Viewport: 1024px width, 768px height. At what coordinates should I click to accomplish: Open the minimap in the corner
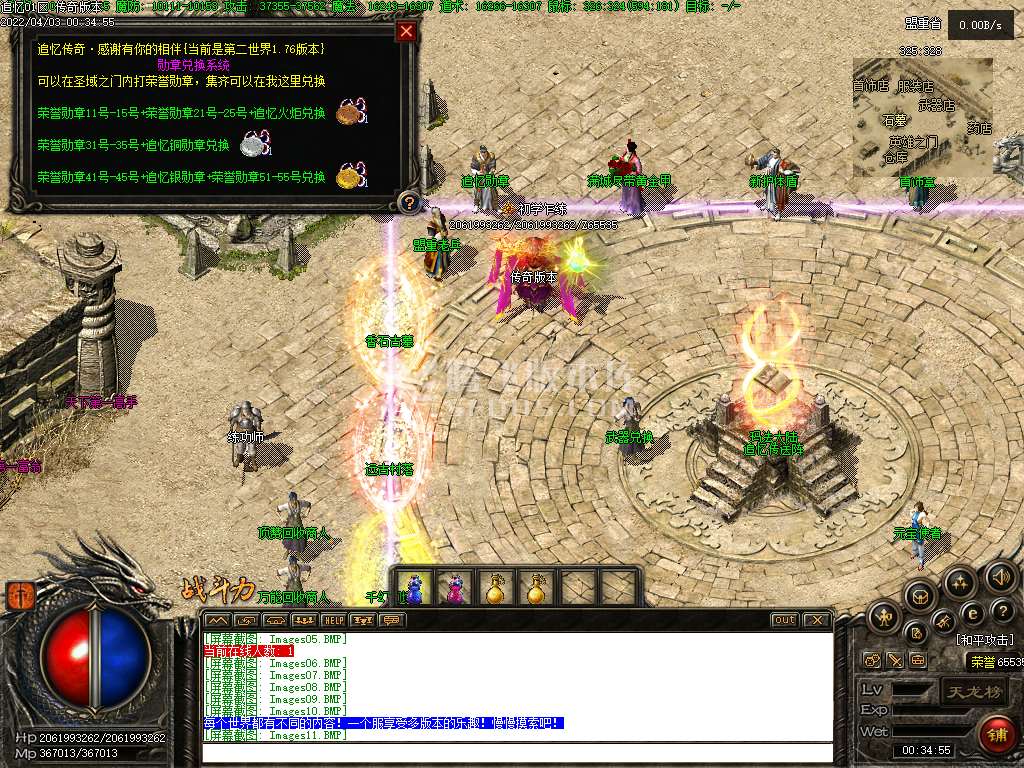tap(922, 117)
